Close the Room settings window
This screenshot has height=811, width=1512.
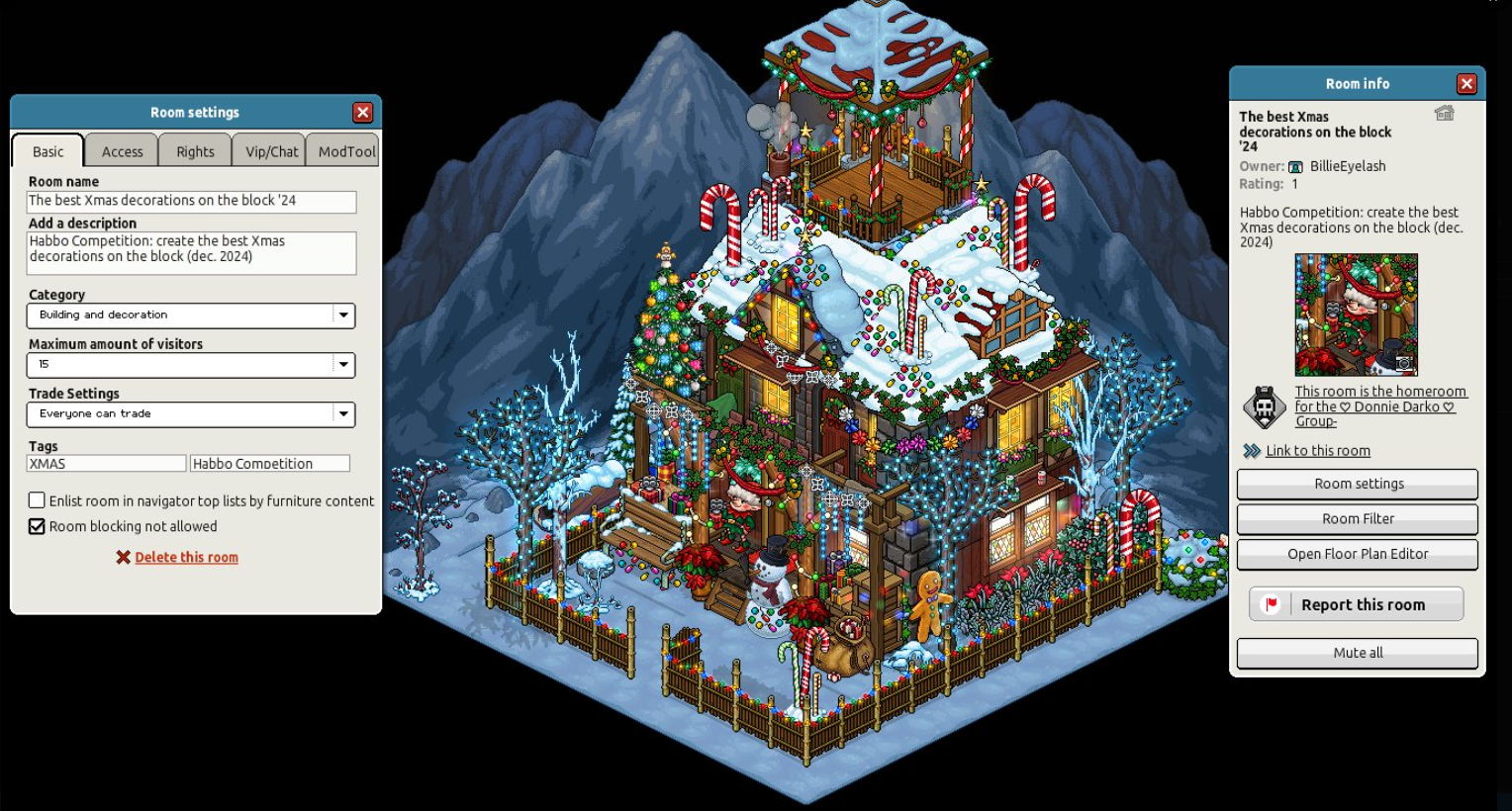363,113
